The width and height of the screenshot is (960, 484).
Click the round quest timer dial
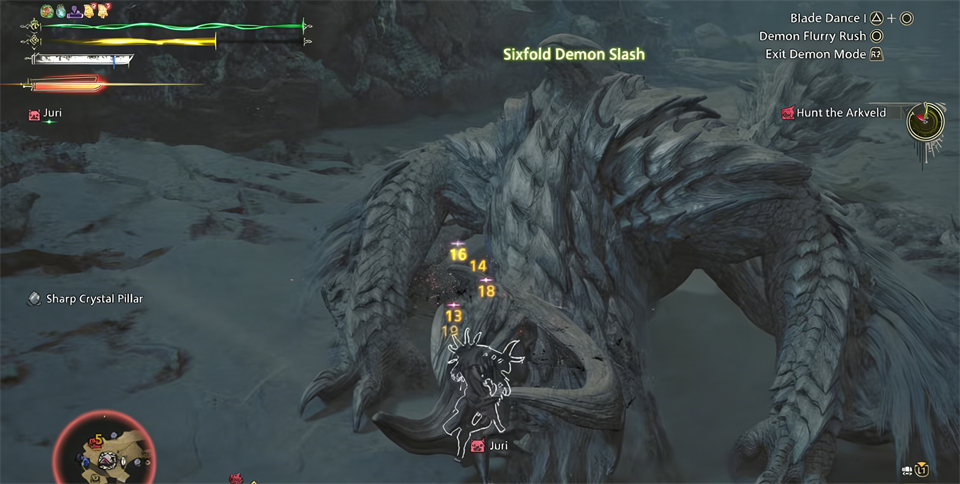pos(925,122)
